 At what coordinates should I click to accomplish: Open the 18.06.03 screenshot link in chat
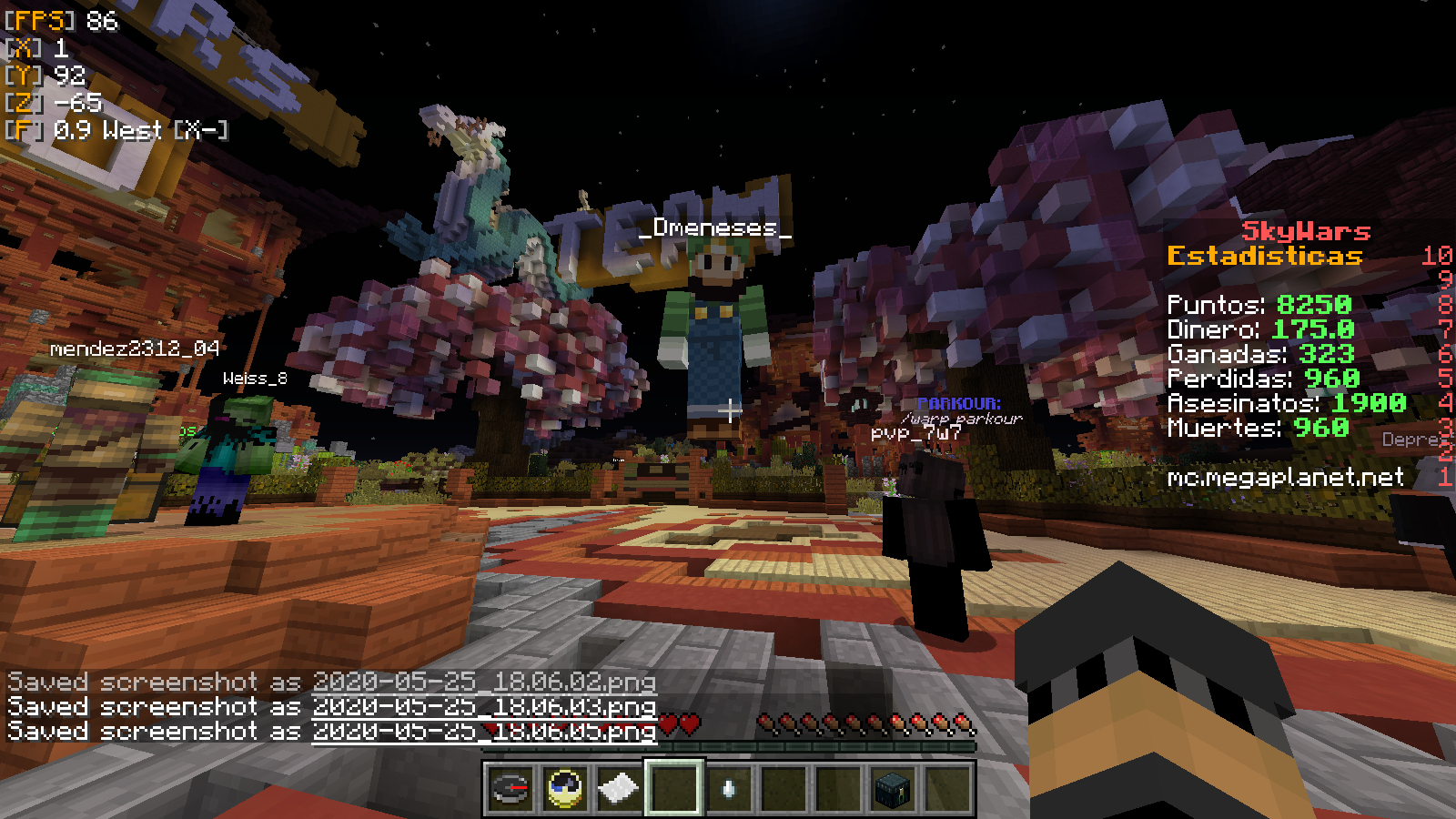pyautogui.click(x=483, y=707)
